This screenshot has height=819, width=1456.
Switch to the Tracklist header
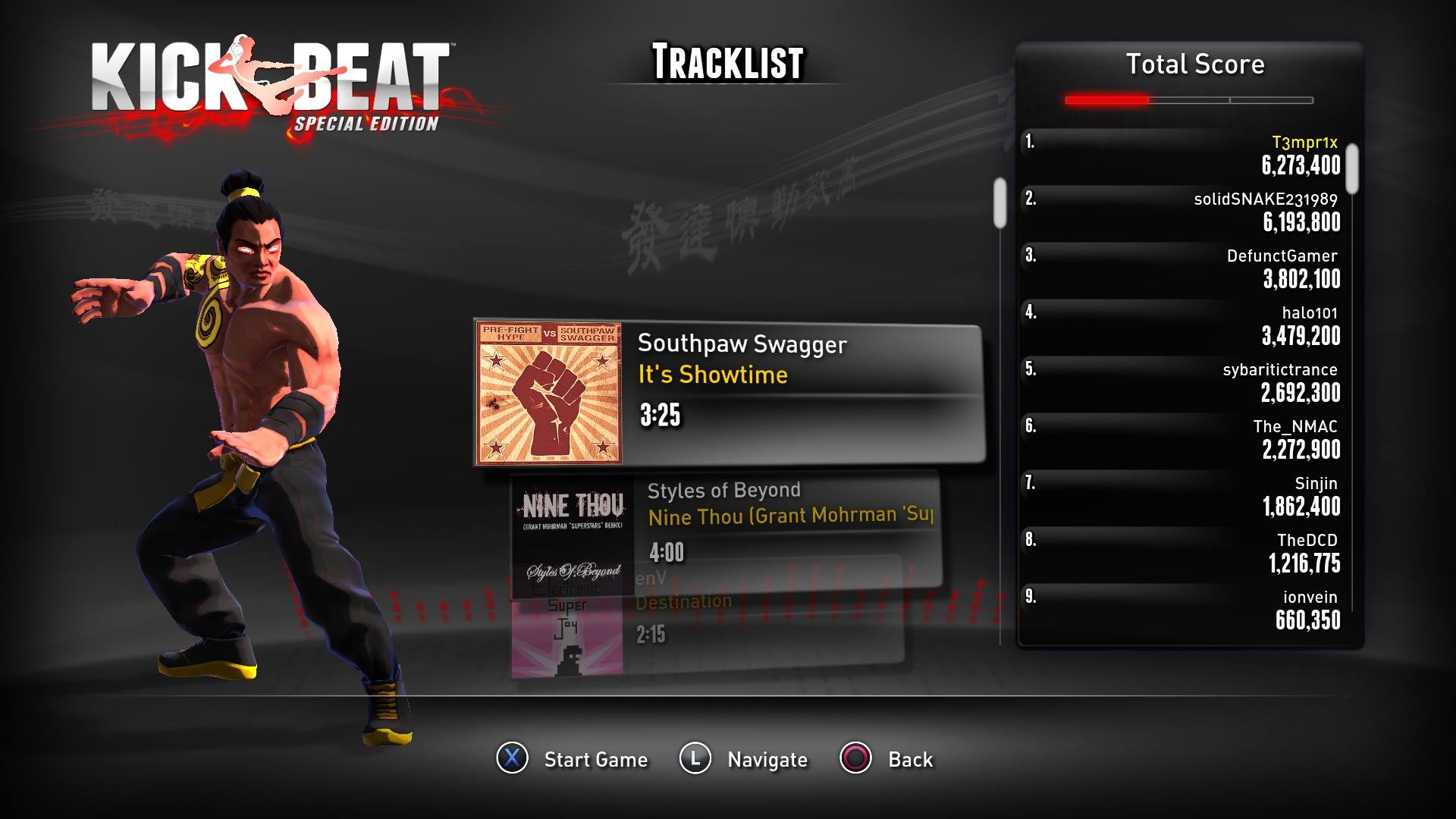pyautogui.click(x=727, y=63)
